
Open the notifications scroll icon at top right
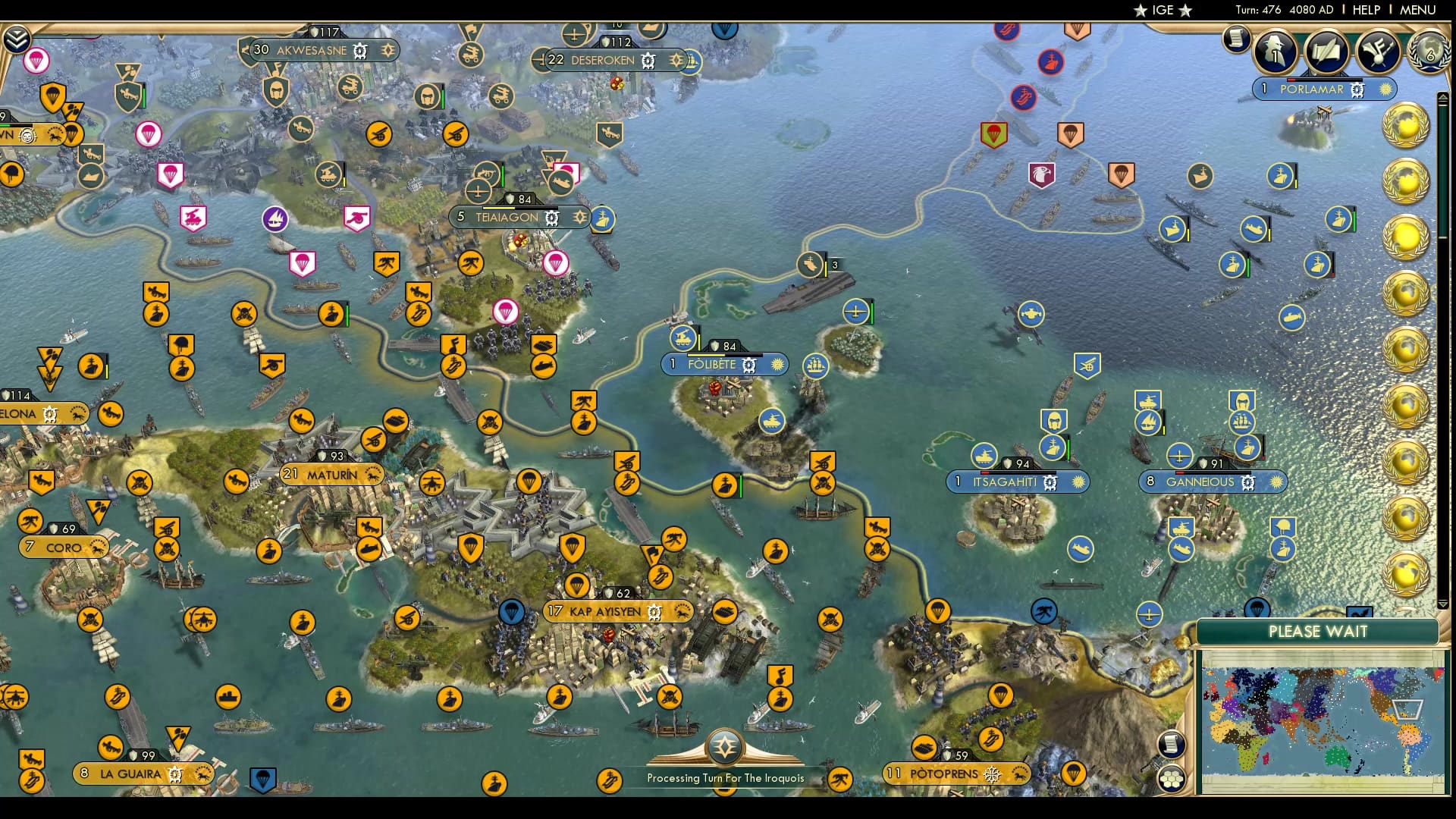(x=1238, y=38)
